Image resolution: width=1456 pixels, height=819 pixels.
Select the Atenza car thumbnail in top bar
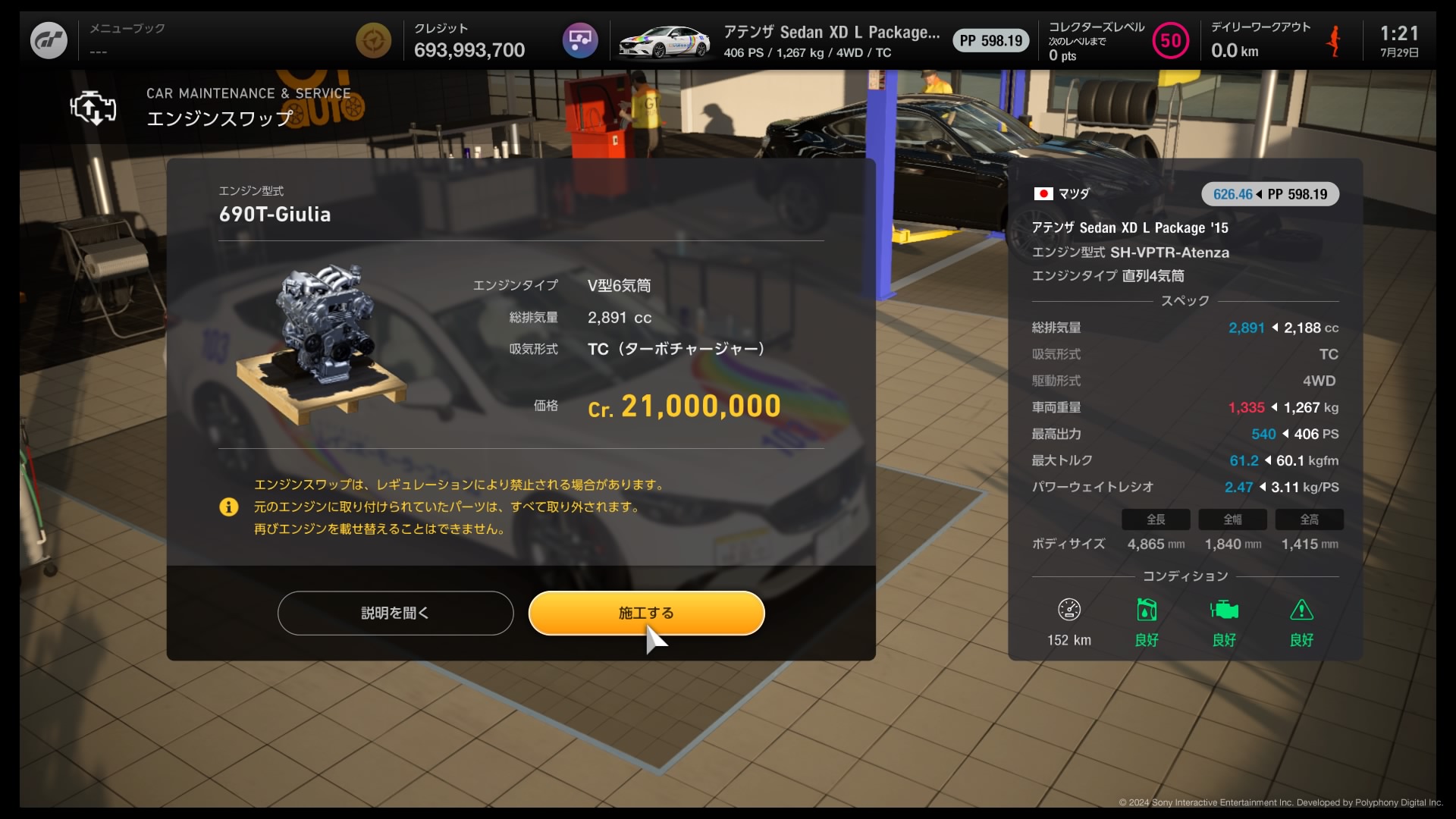click(x=664, y=40)
